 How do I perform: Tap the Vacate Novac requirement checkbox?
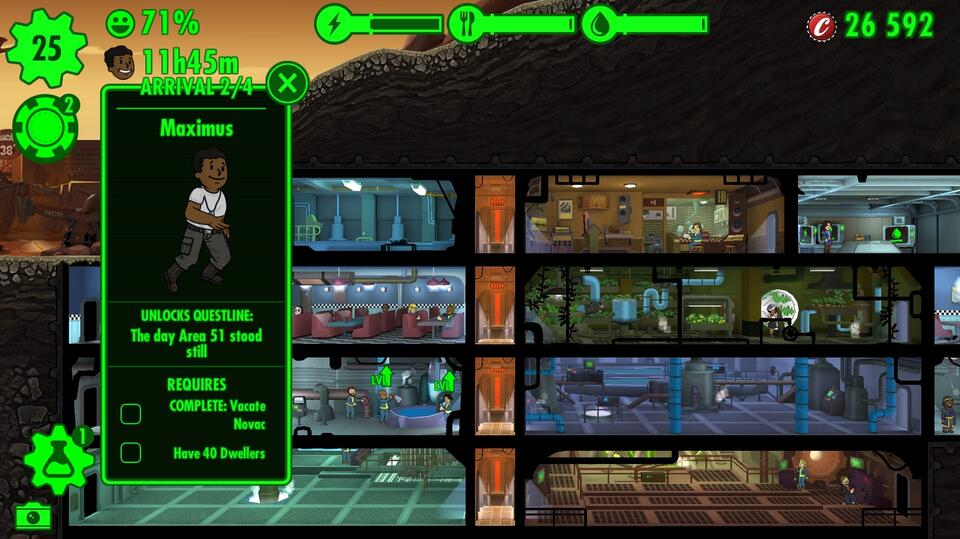tap(131, 414)
